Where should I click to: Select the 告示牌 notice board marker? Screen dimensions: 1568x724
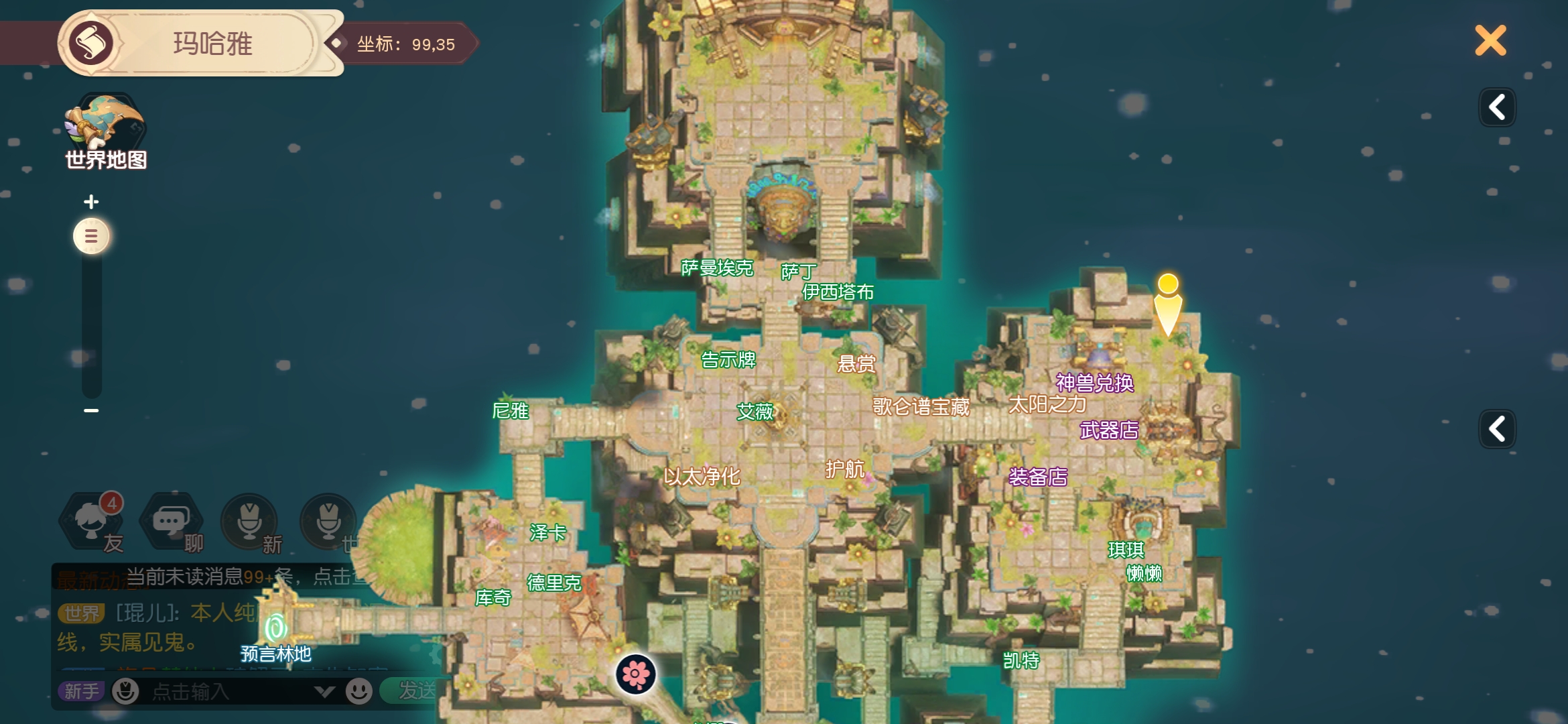coord(728,360)
